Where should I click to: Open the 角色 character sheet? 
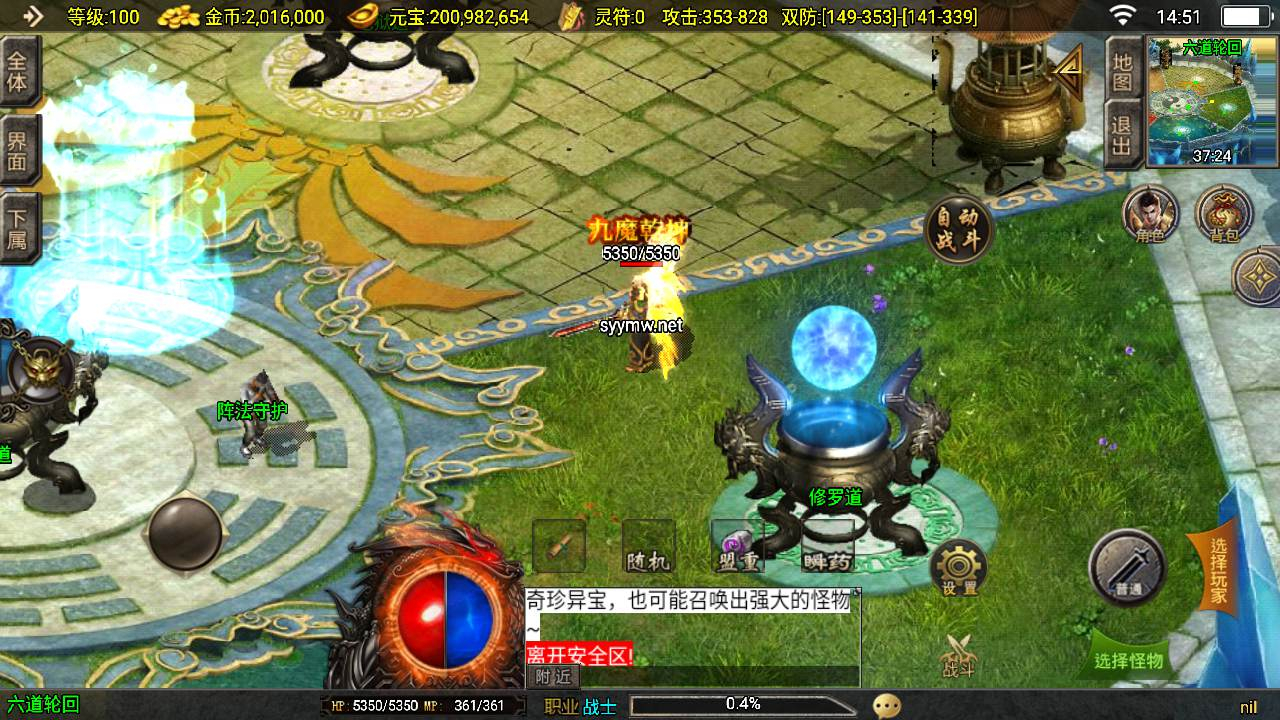[1150, 214]
